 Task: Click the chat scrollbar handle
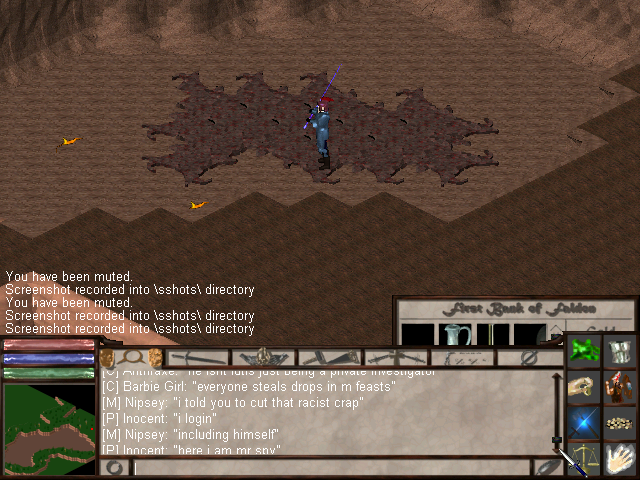pyautogui.click(x=556, y=440)
